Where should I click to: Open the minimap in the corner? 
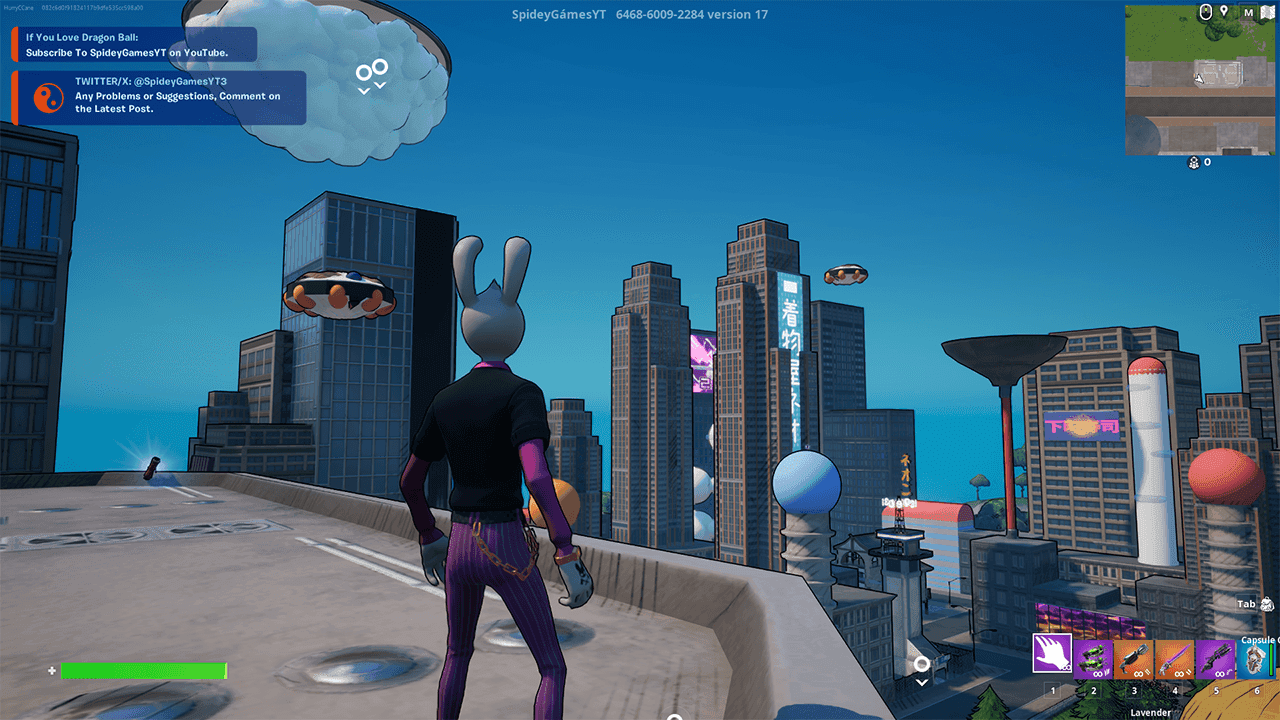[x=1201, y=88]
